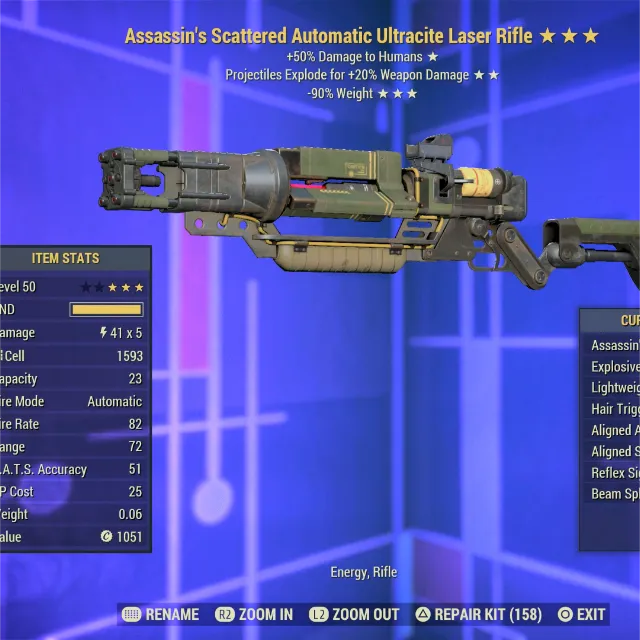Select ZOOM IN on the weapon
This screenshot has height=640, width=640.
[x=254, y=614]
